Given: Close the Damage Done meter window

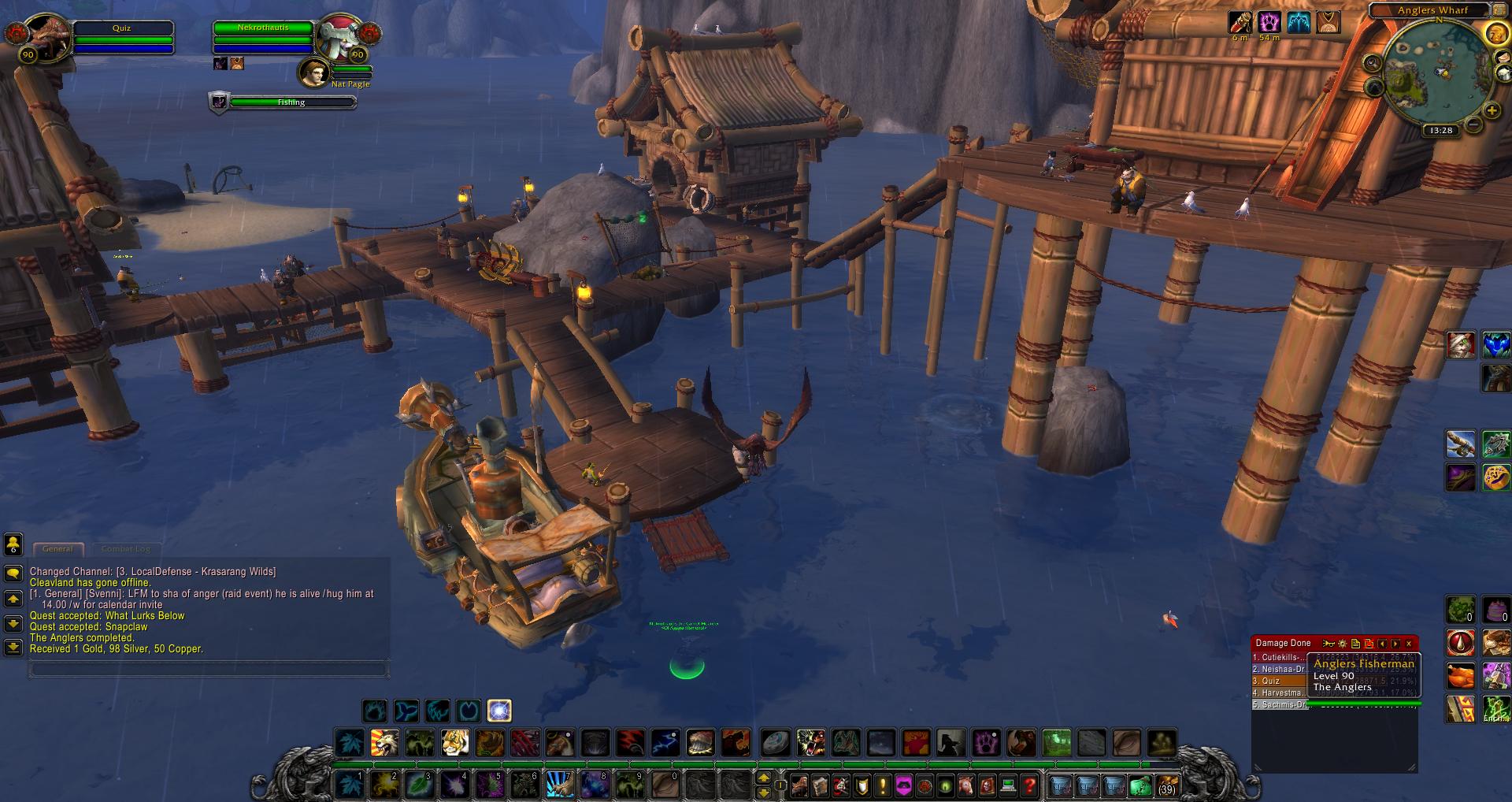Looking at the screenshot, I should pos(1409,644).
